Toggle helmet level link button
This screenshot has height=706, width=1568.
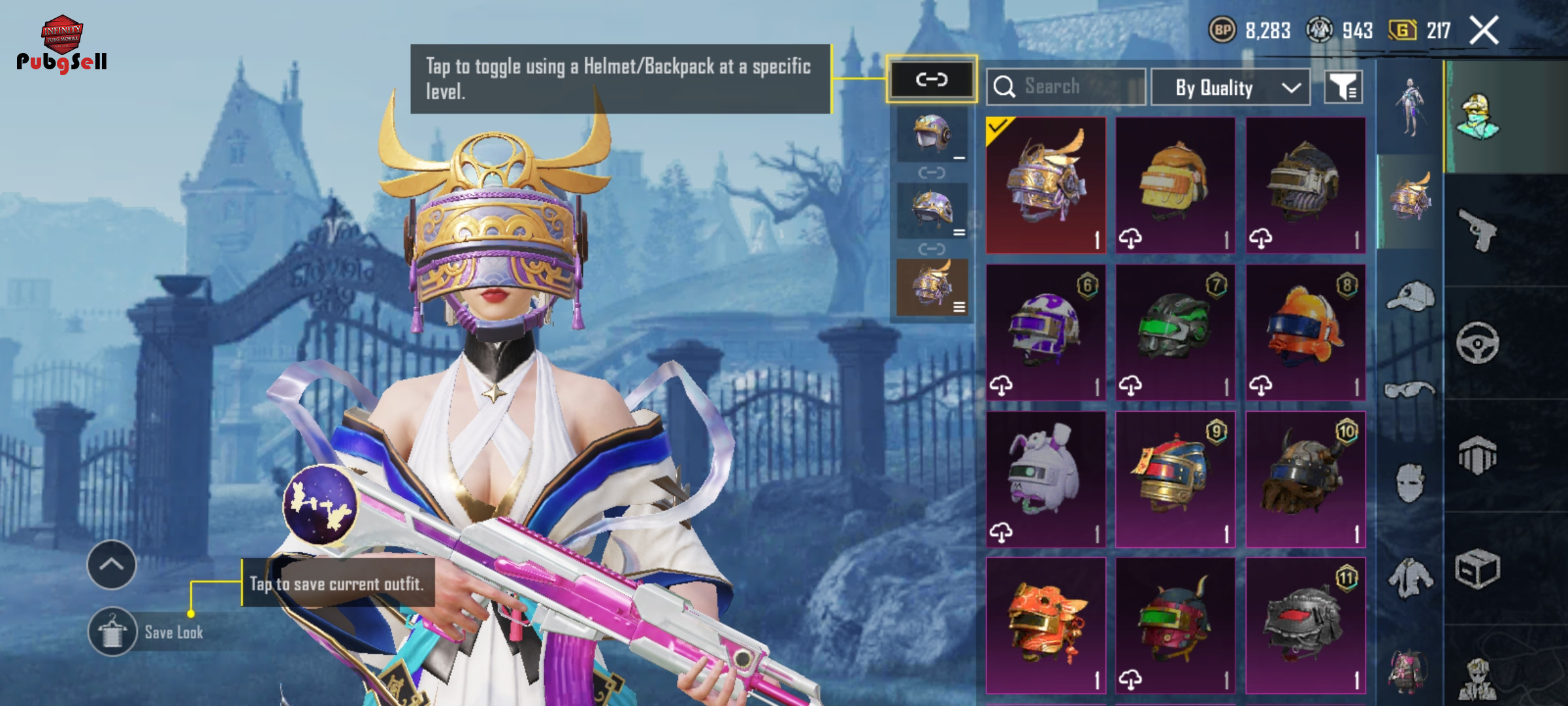(931, 80)
